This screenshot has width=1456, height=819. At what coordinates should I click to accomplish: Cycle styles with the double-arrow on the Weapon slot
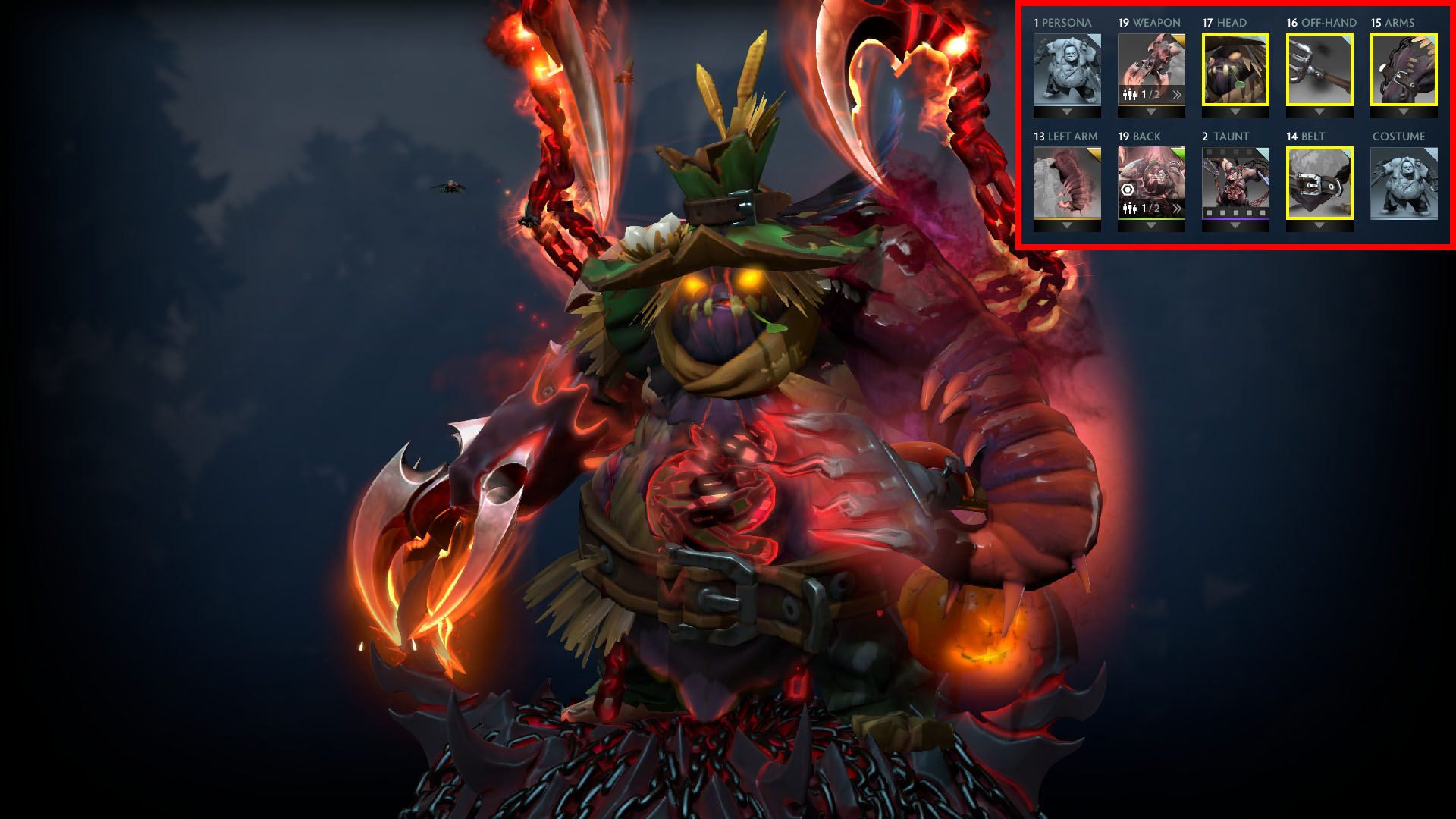pyautogui.click(x=1178, y=94)
